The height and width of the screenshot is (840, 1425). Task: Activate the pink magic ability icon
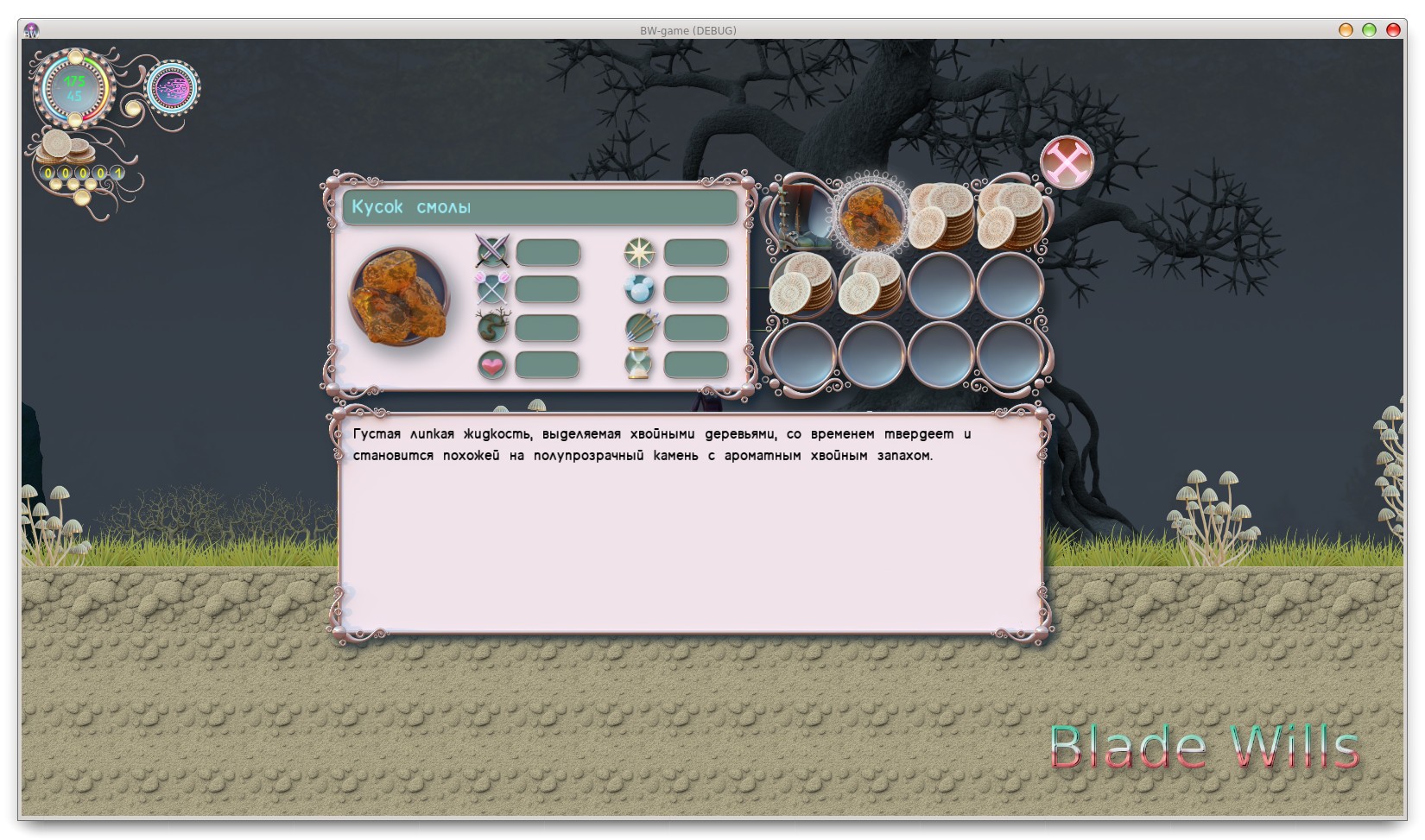tap(173, 87)
